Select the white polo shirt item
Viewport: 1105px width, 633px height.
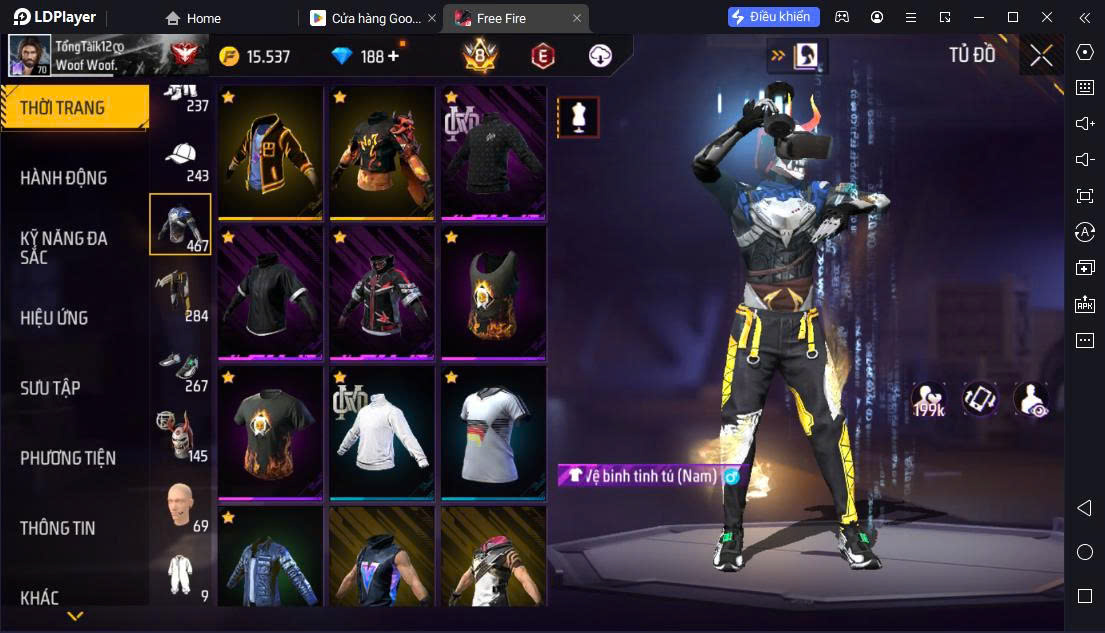(493, 430)
